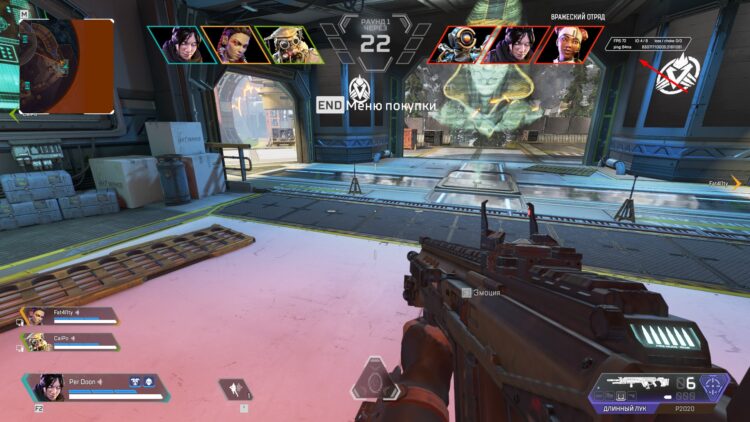The width and height of the screenshot is (750, 422).
Task: Activate the tactical ability icon
Action: pyautogui.click(x=238, y=388)
